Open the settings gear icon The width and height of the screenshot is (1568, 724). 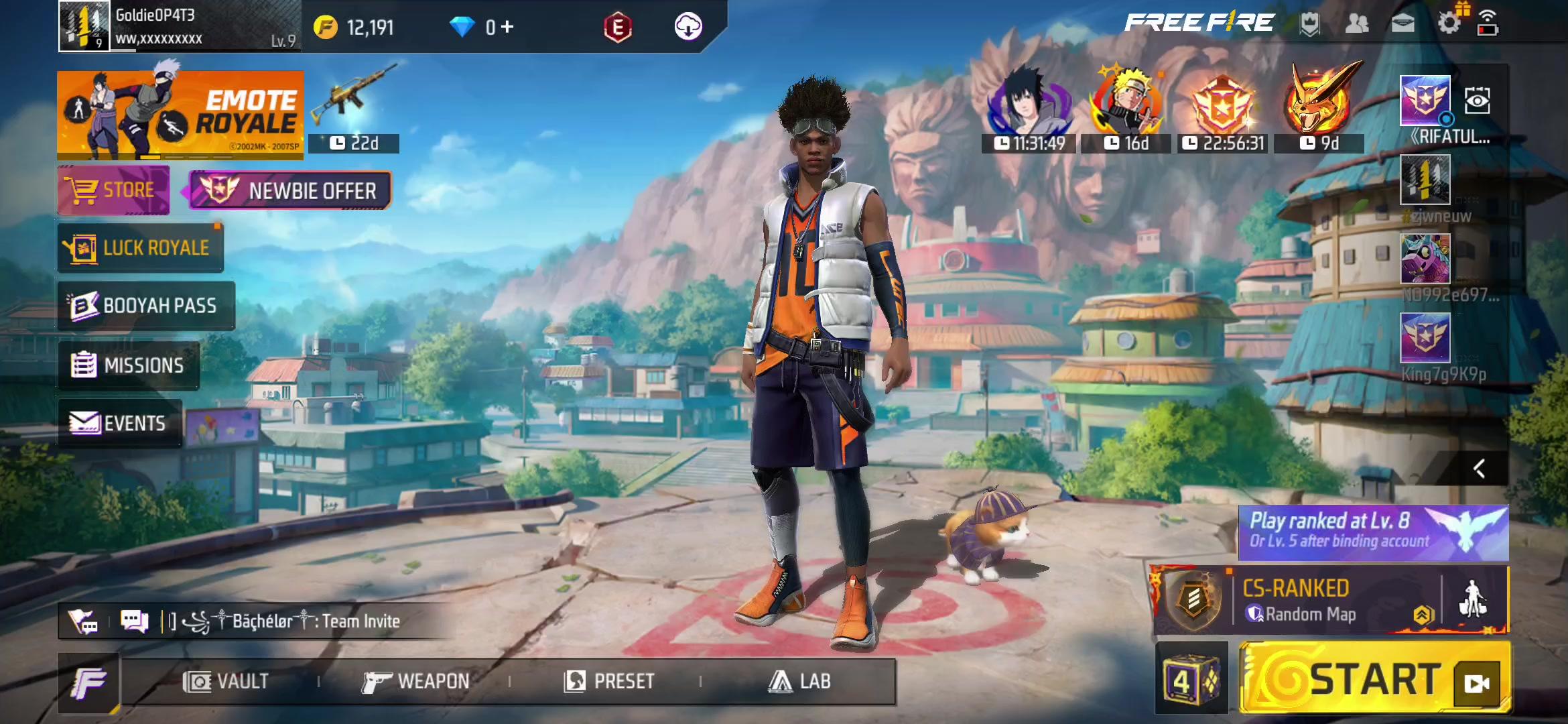pos(1449,24)
